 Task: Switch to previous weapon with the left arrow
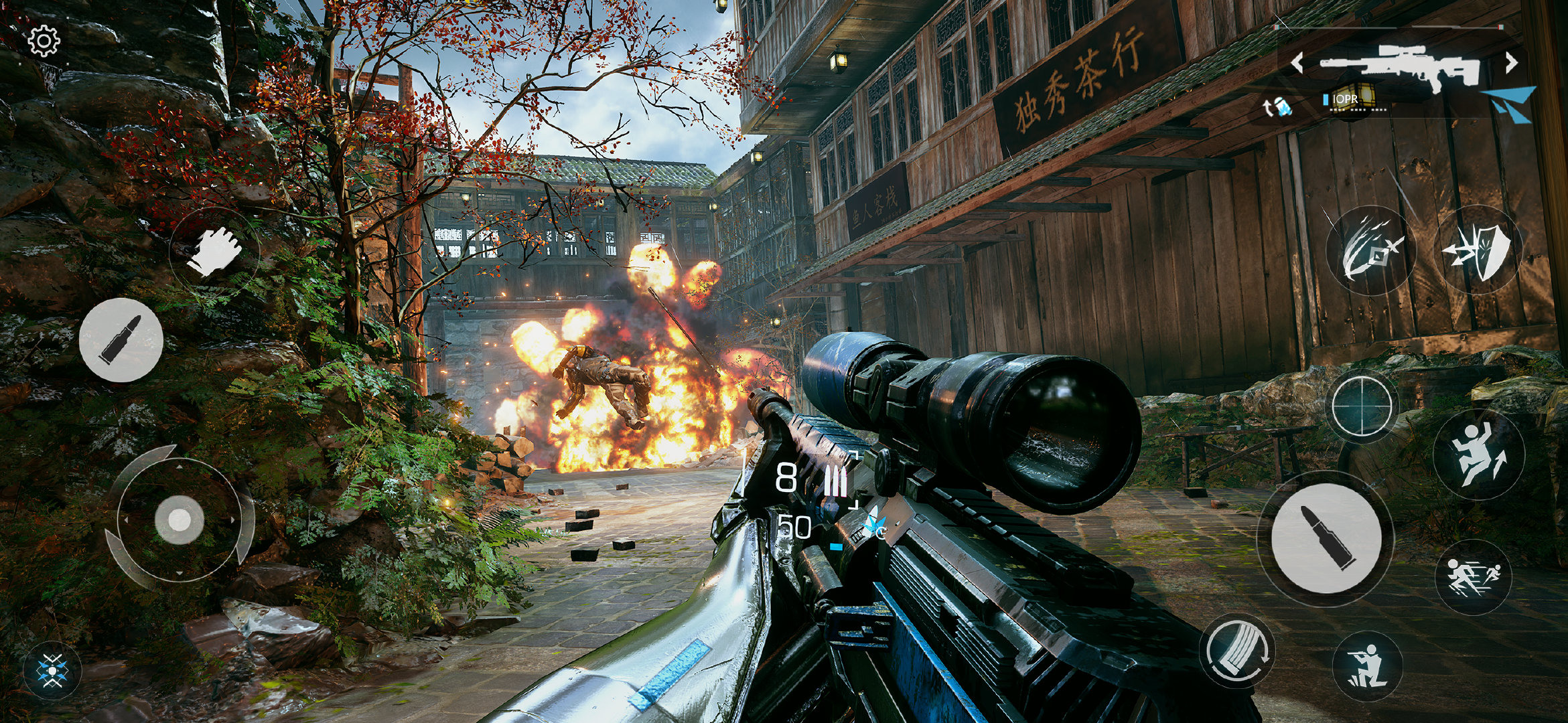tap(1297, 63)
